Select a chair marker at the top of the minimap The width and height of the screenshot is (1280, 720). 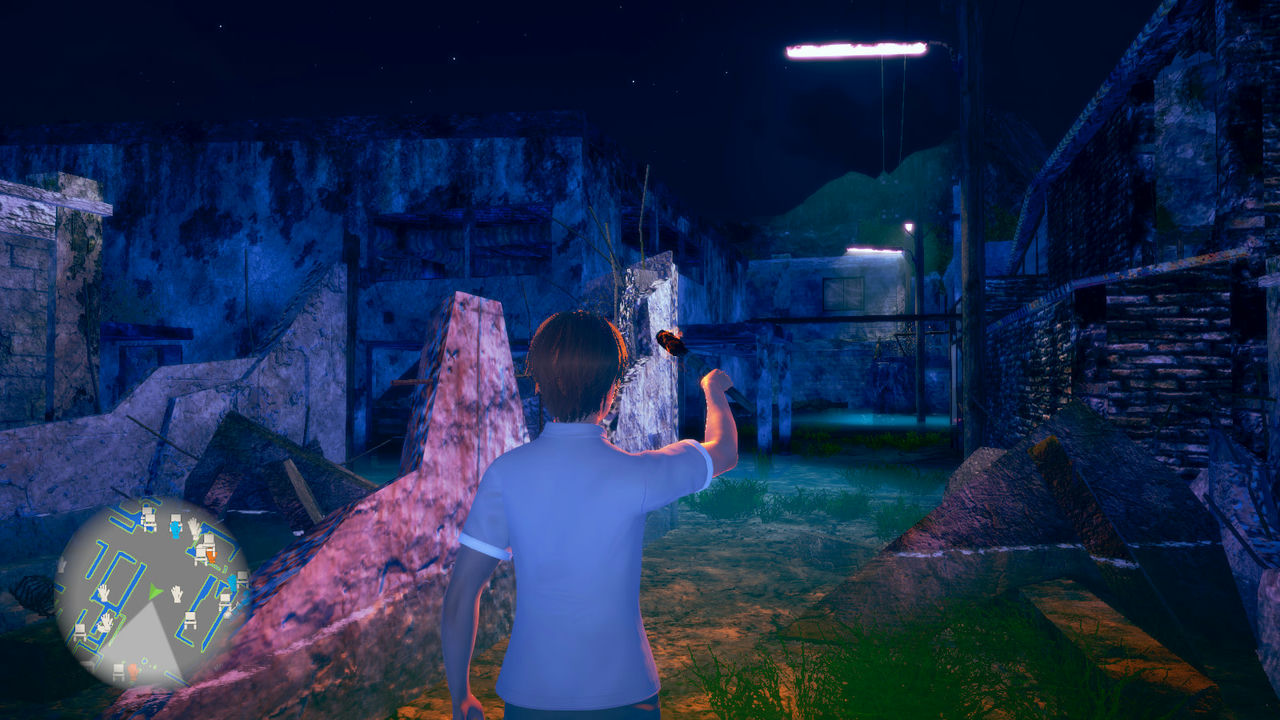(147, 516)
